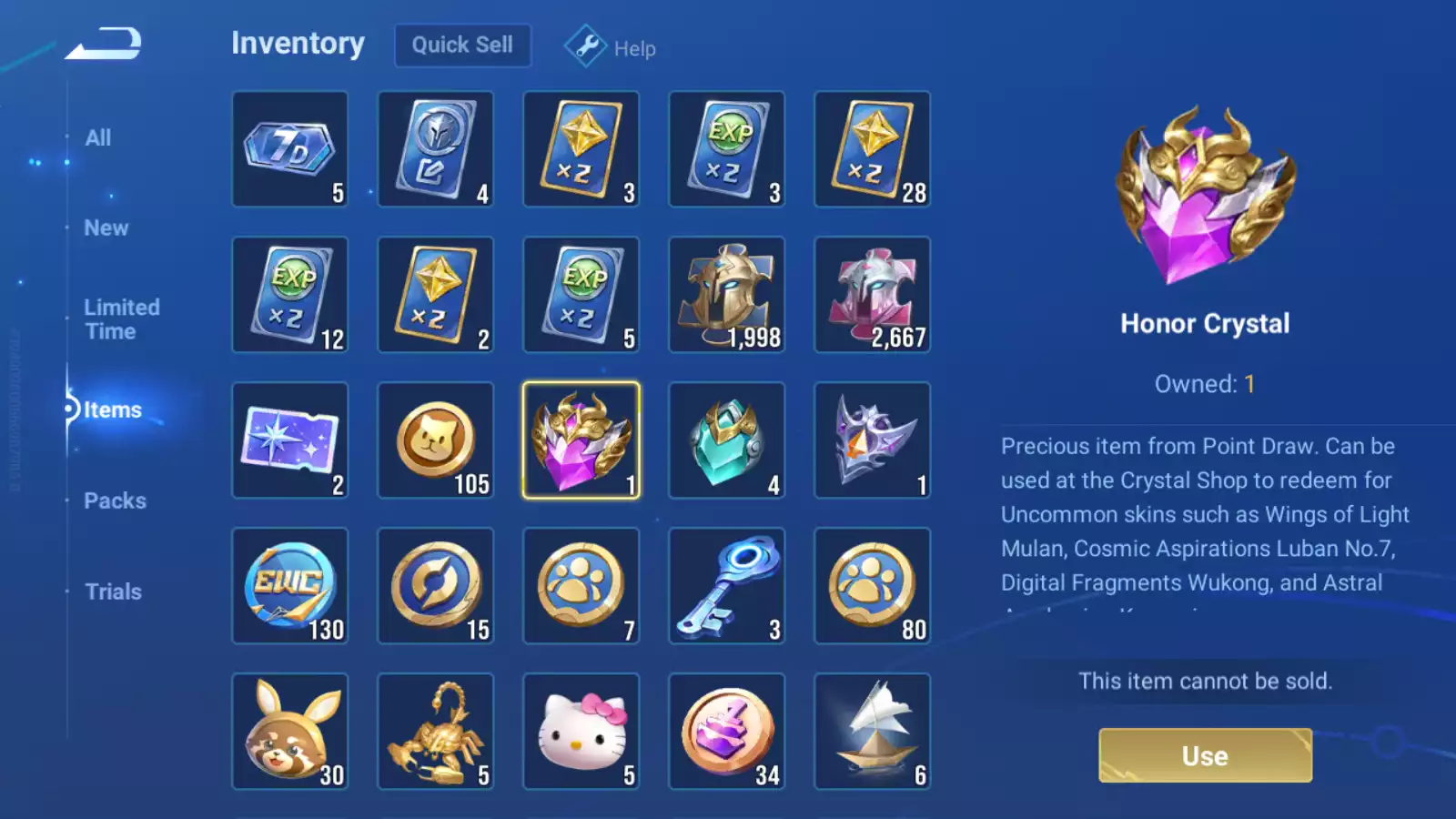The height and width of the screenshot is (819, 1456).
Task: Open the teal crystal item details
Action: click(727, 440)
